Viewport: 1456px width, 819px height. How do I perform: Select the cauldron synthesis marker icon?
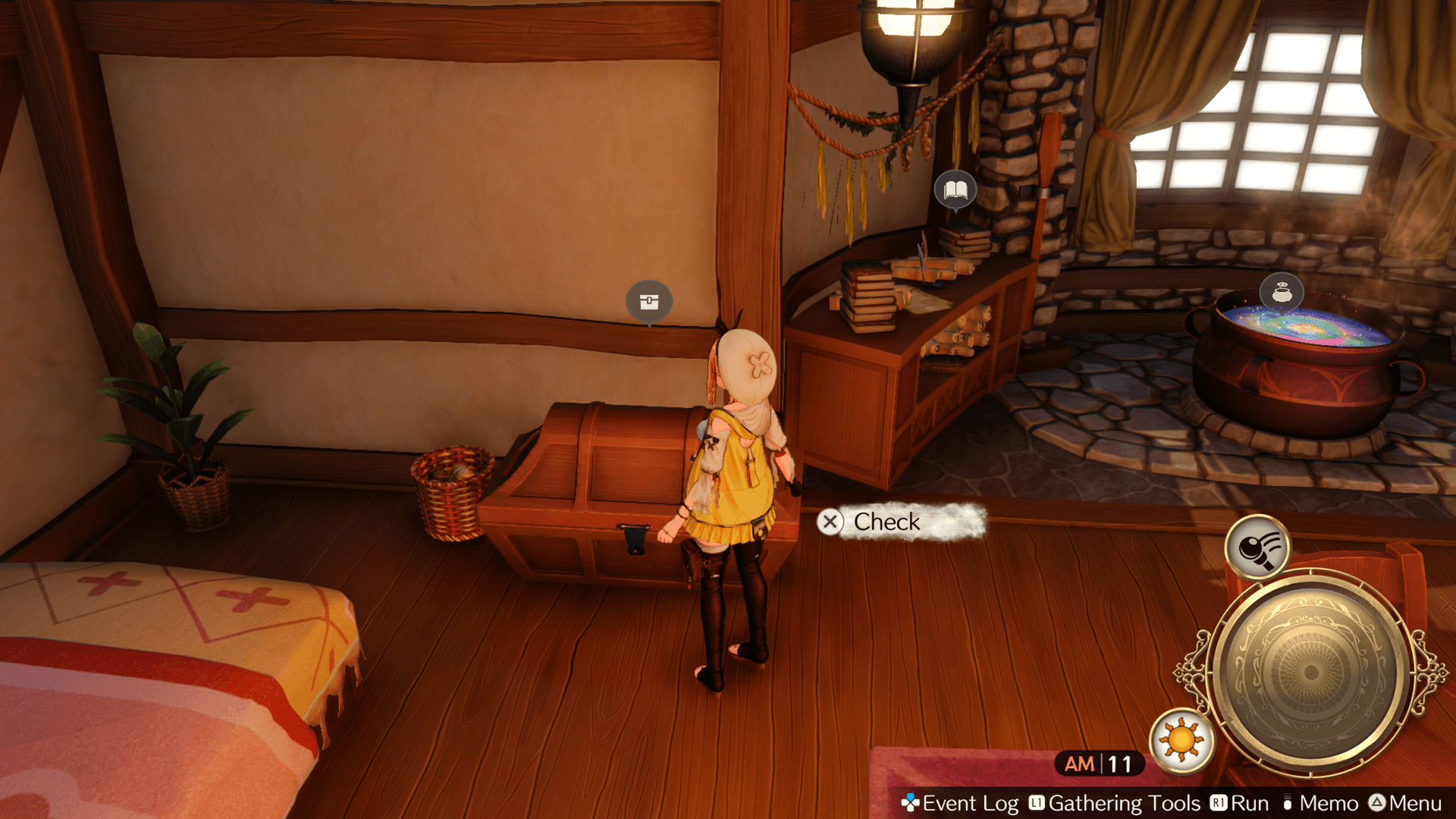click(1282, 292)
